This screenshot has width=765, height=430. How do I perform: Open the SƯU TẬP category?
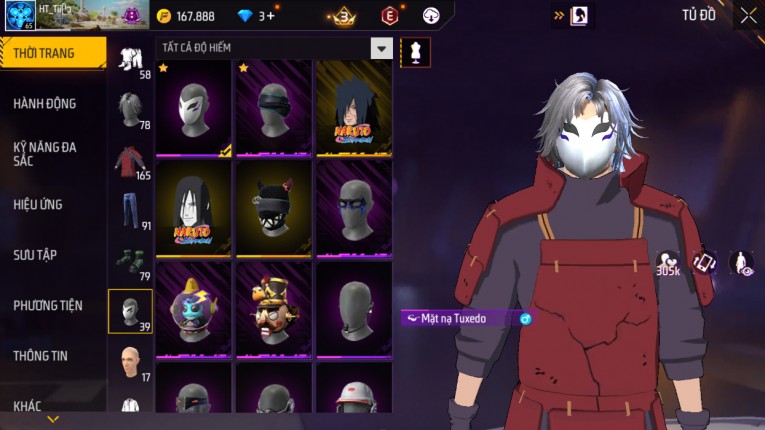click(35, 254)
